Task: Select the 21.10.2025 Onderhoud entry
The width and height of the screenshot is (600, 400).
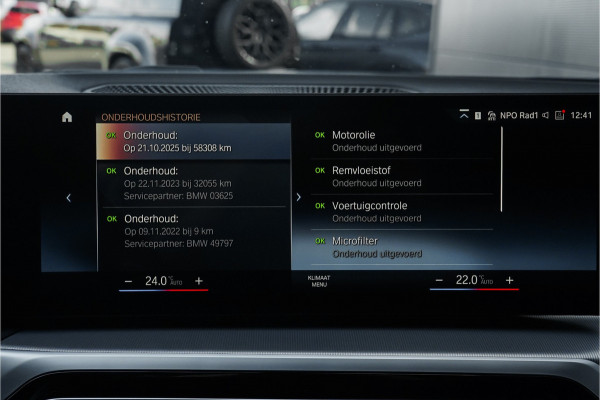Action: 193,141
